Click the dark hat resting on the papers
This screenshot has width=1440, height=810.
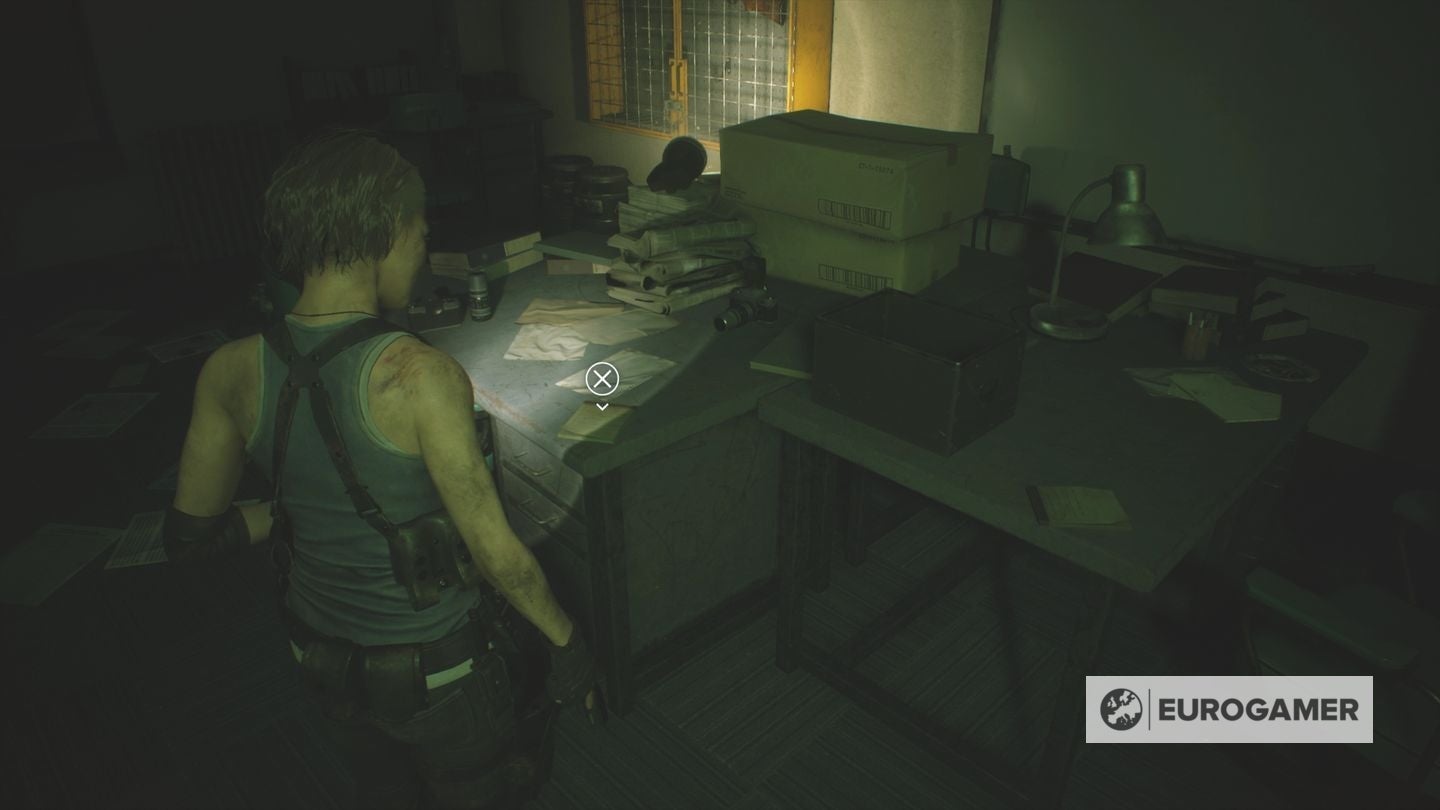pyautogui.click(x=678, y=165)
